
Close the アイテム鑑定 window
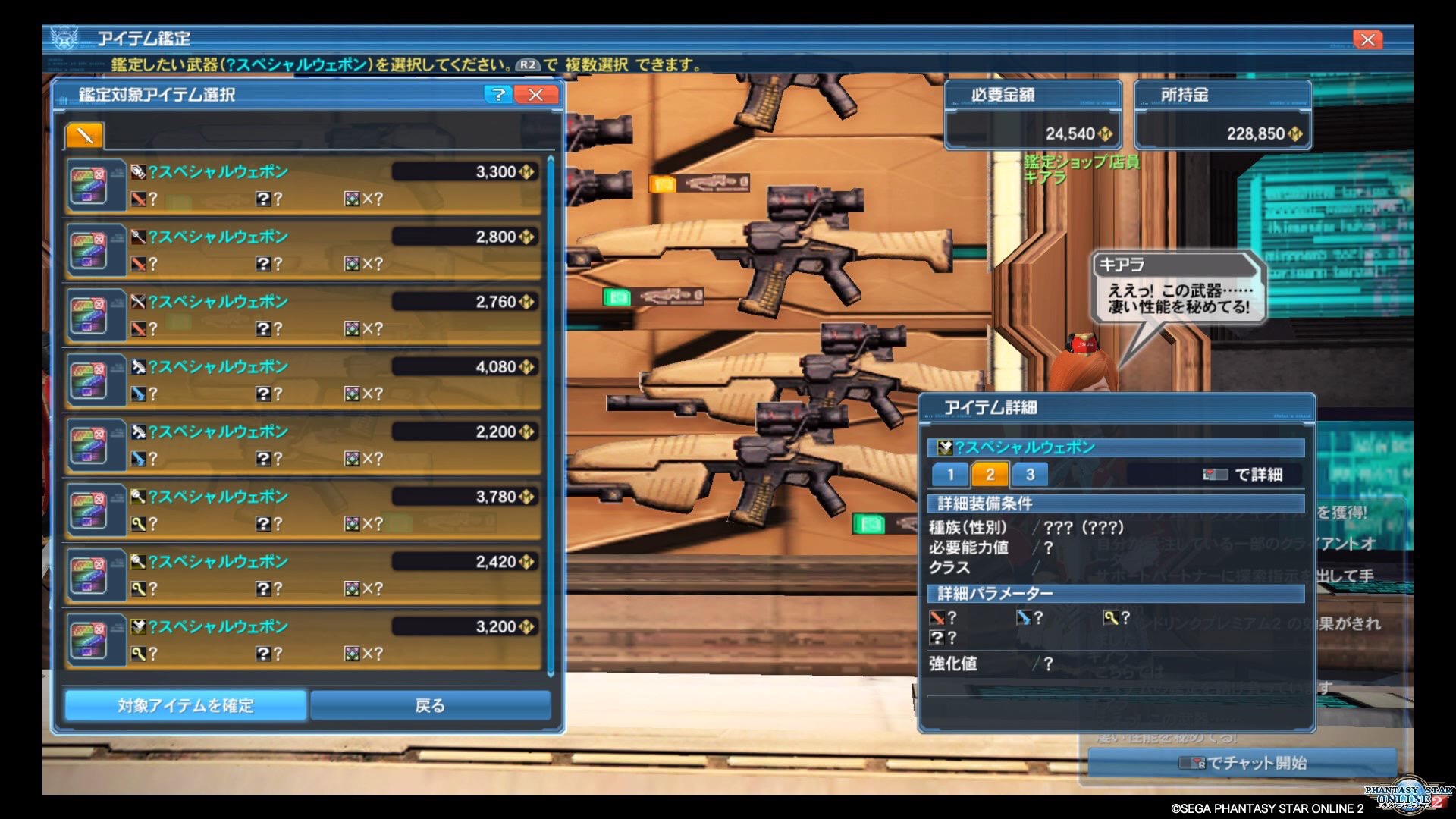point(1367,39)
